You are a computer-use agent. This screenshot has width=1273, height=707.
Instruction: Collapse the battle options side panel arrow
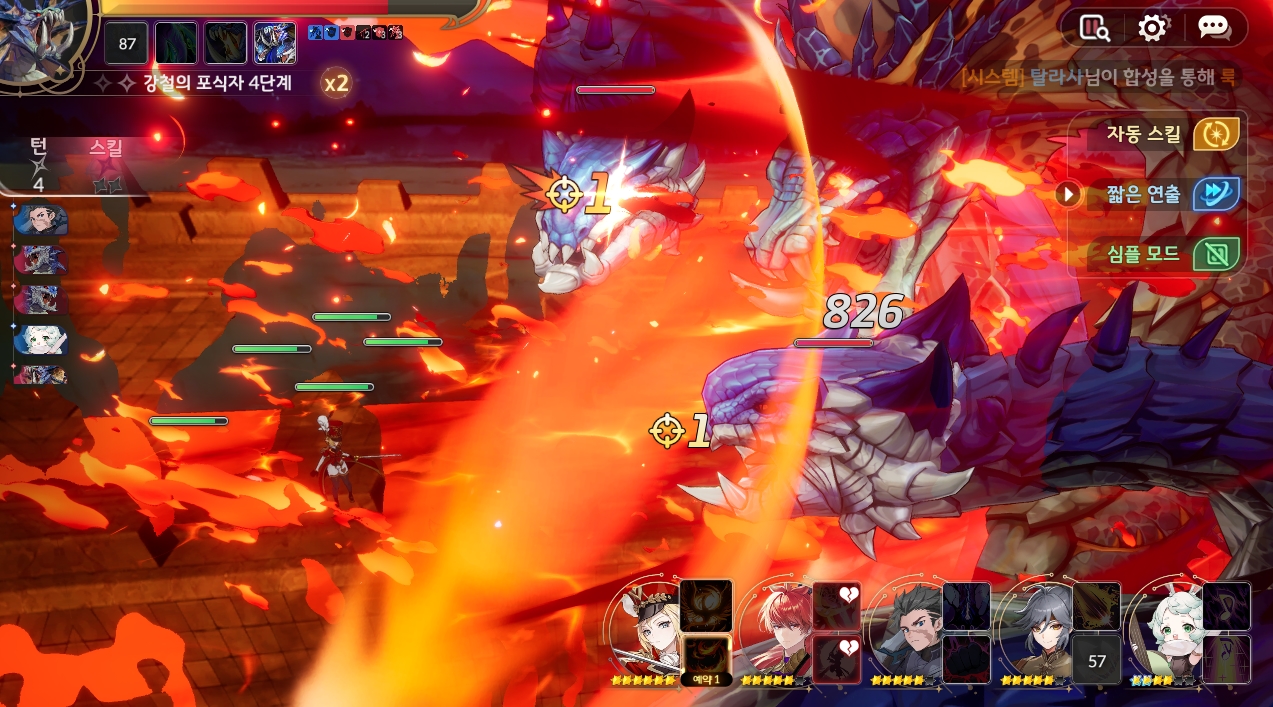[x=1068, y=193]
